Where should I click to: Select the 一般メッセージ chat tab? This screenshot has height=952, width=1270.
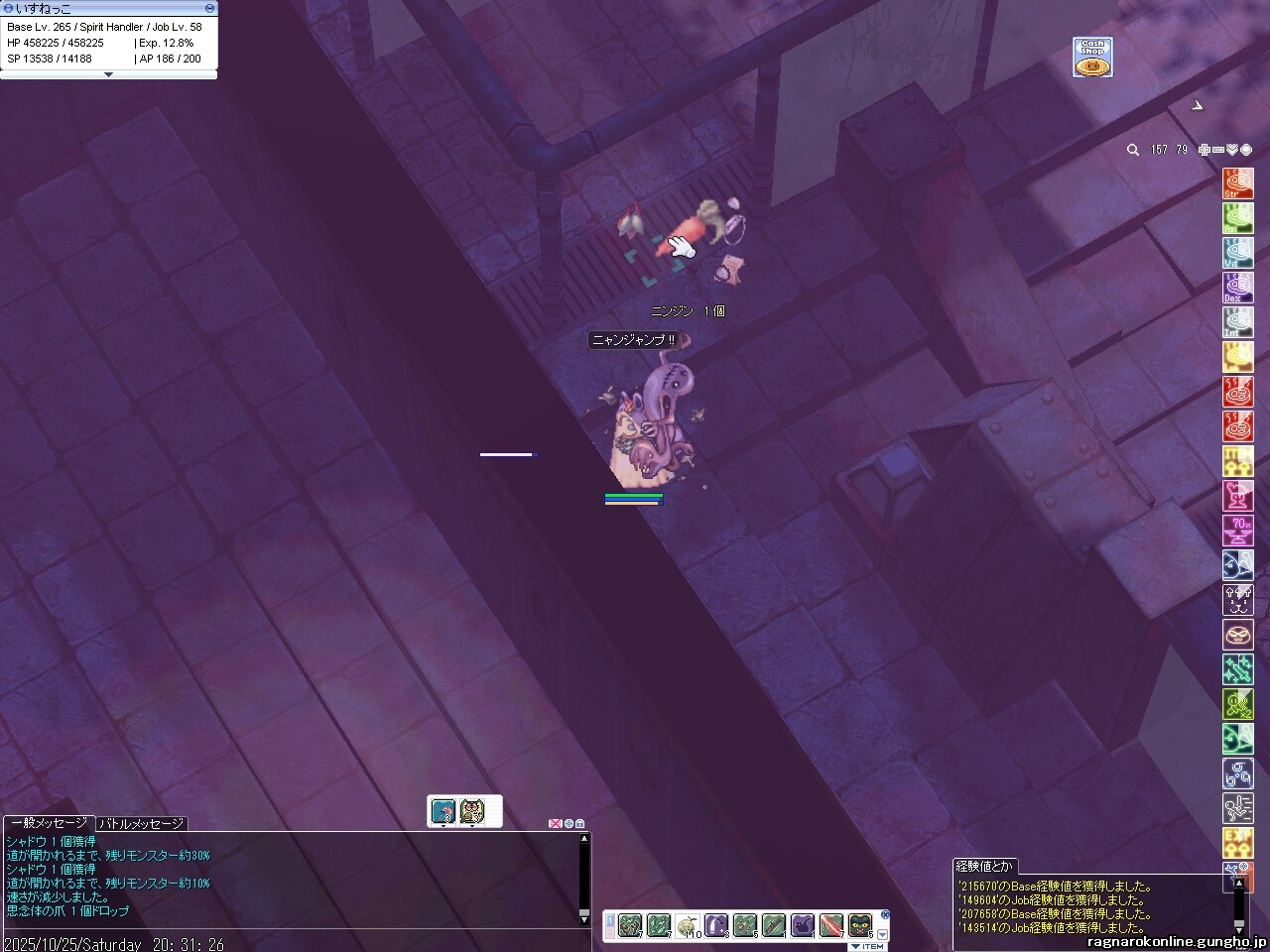pyautogui.click(x=49, y=824)
